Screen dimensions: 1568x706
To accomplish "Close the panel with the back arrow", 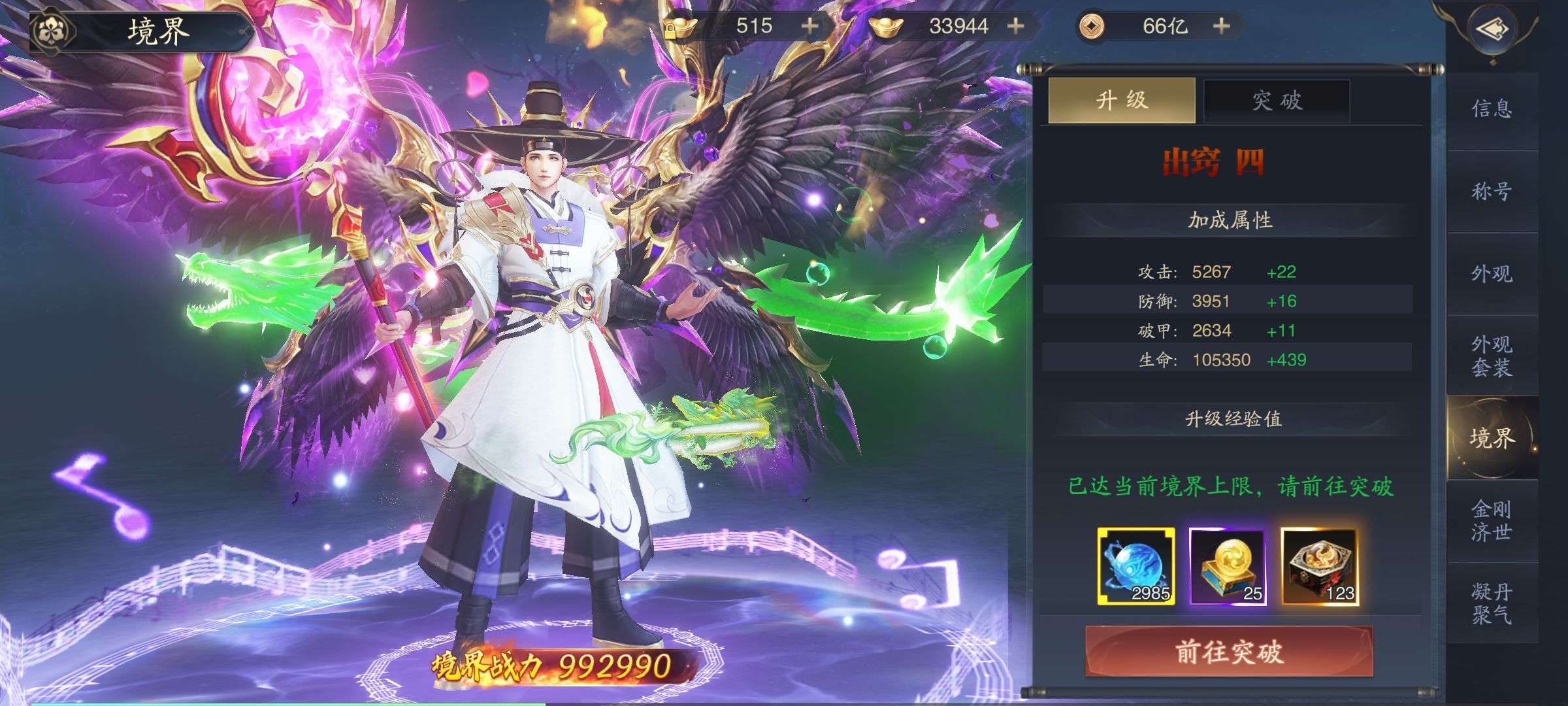I will (1492, 29).
